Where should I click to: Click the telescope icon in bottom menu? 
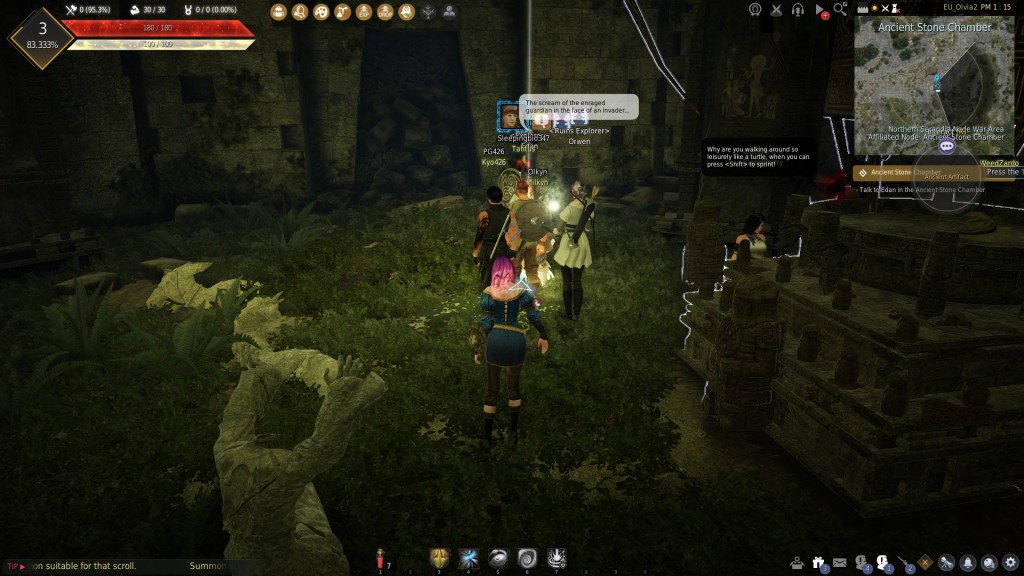[946, 562]
